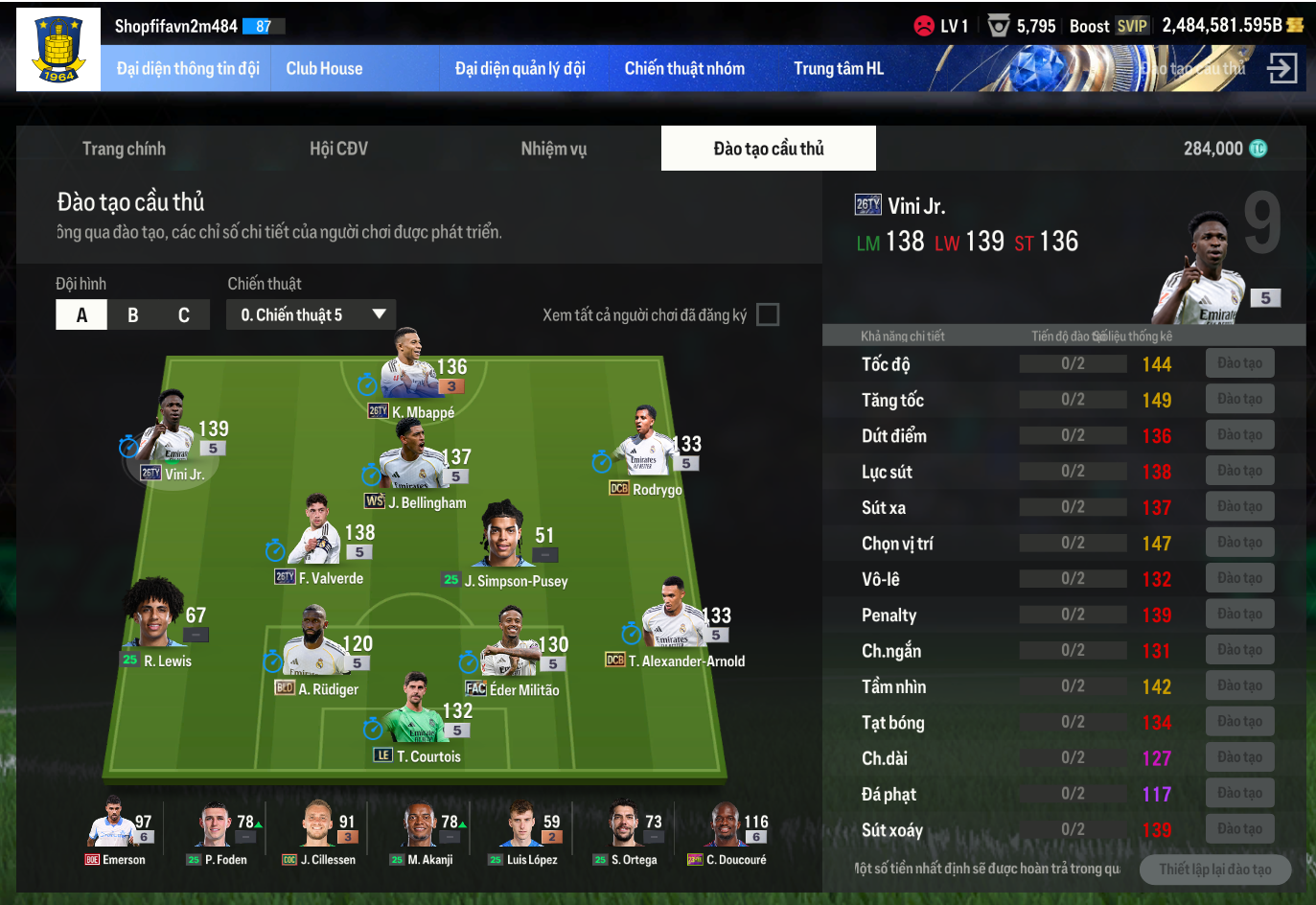Open Đại diện quản lý đội menu
Image resolution: width=1316 pixels, height=905 pixels.
[x=519, y=69]
